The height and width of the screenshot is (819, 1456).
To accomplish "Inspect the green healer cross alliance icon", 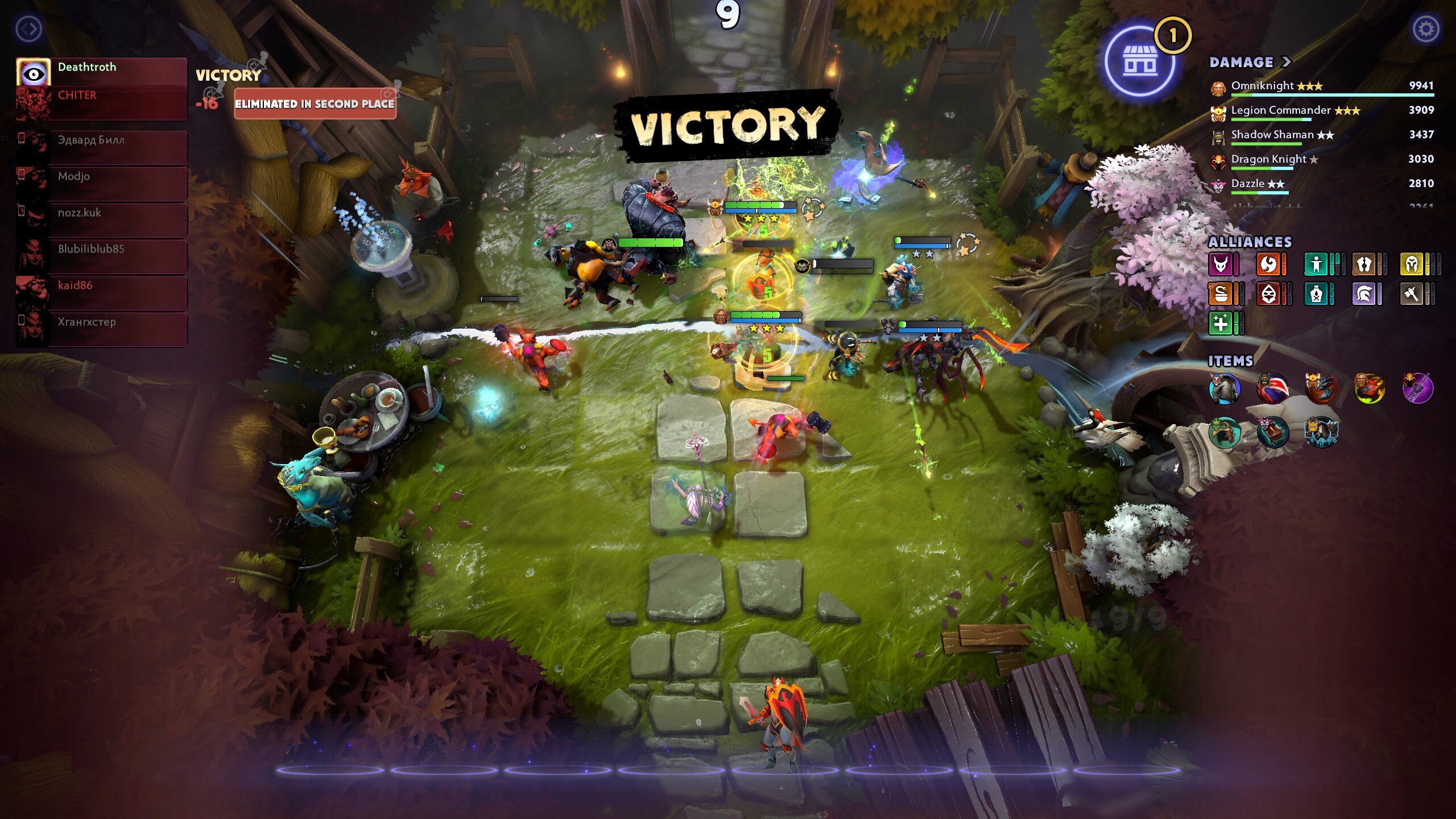I will coord(1221,324).
